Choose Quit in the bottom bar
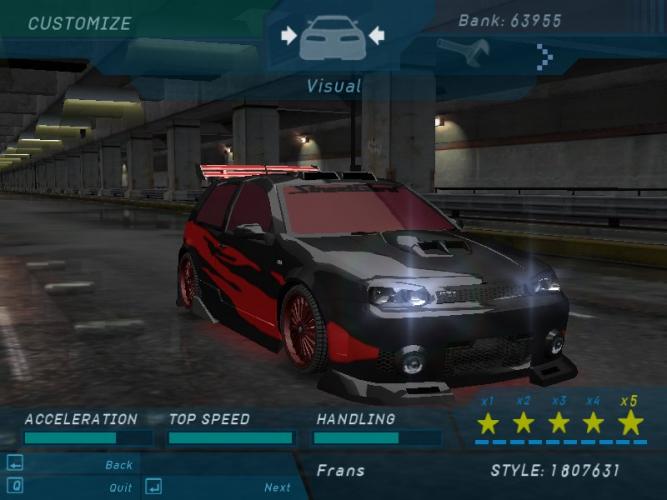 120,488
